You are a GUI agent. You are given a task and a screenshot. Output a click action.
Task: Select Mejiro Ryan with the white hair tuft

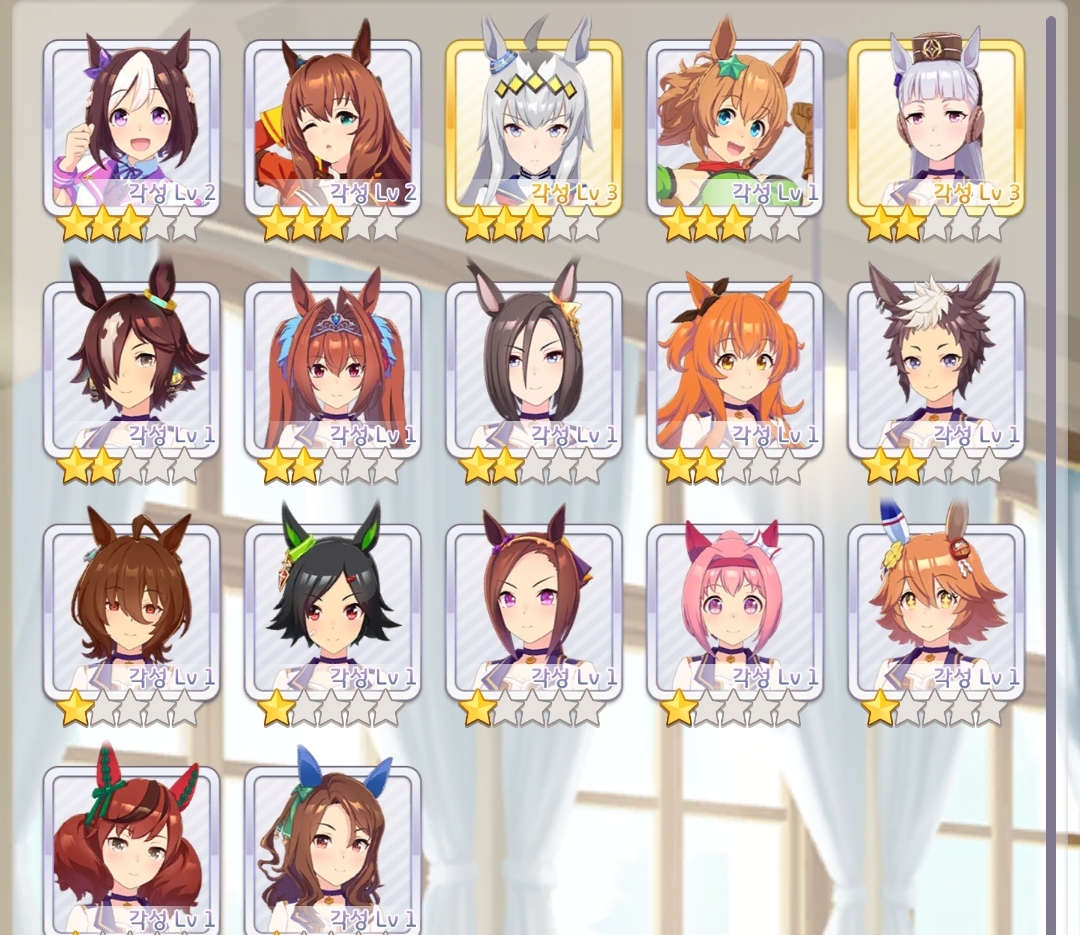936,369
